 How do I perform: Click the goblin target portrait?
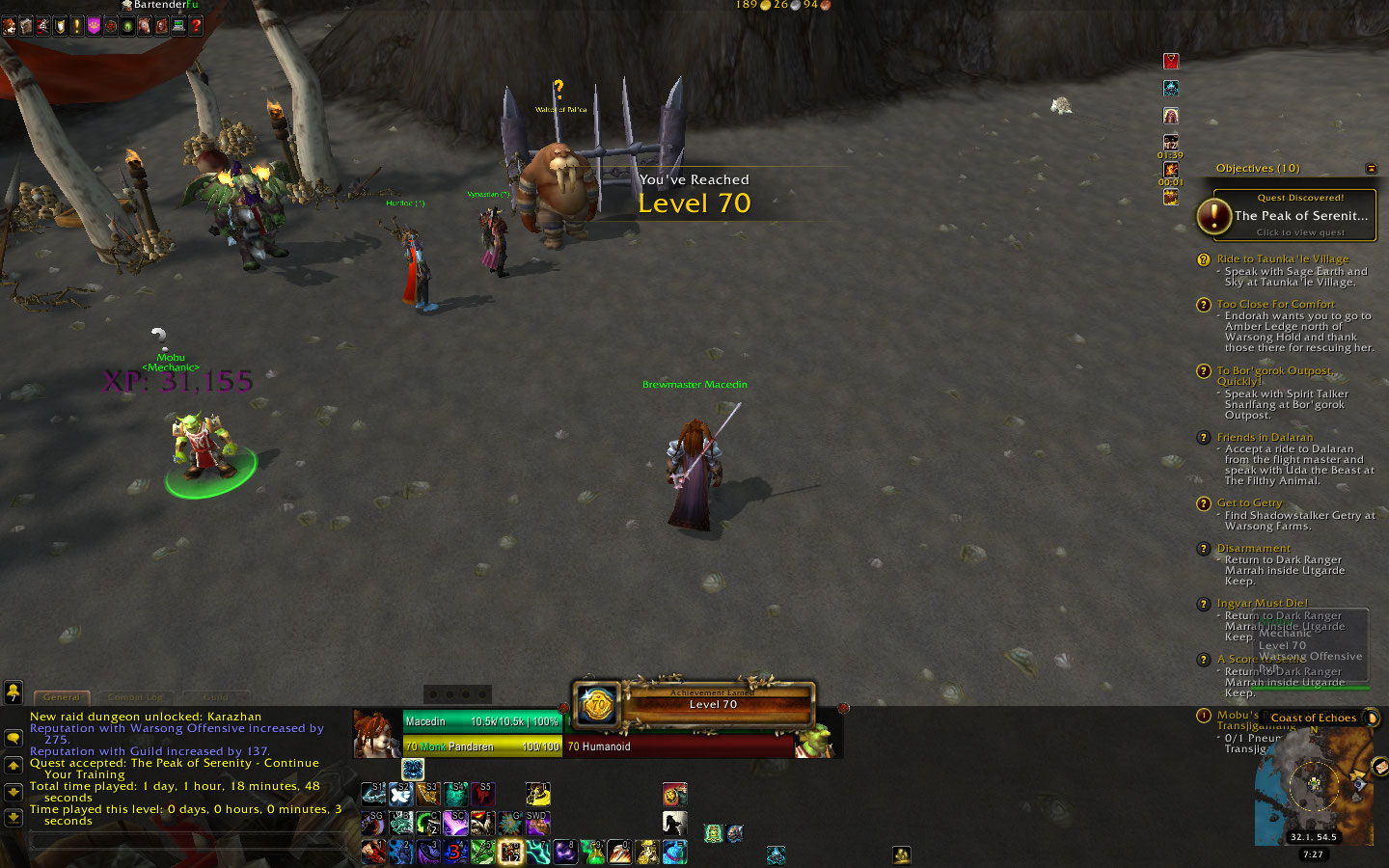tap(813, 741)
